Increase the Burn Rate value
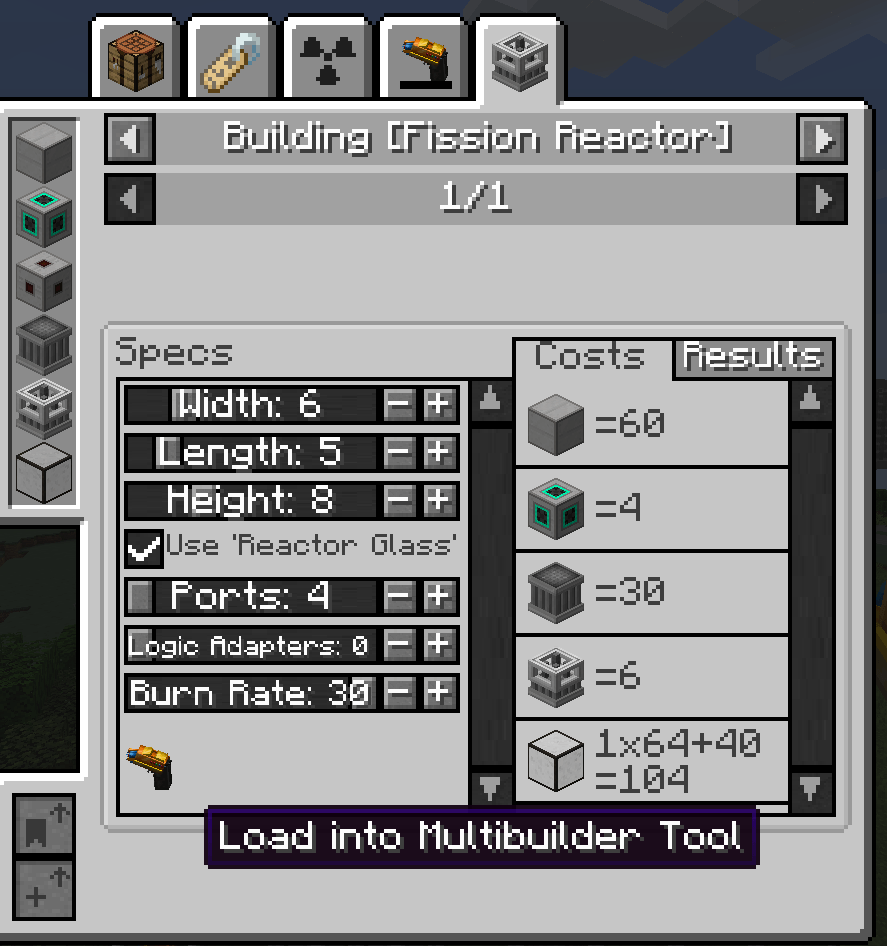The image size is (887, 946). 438,691
